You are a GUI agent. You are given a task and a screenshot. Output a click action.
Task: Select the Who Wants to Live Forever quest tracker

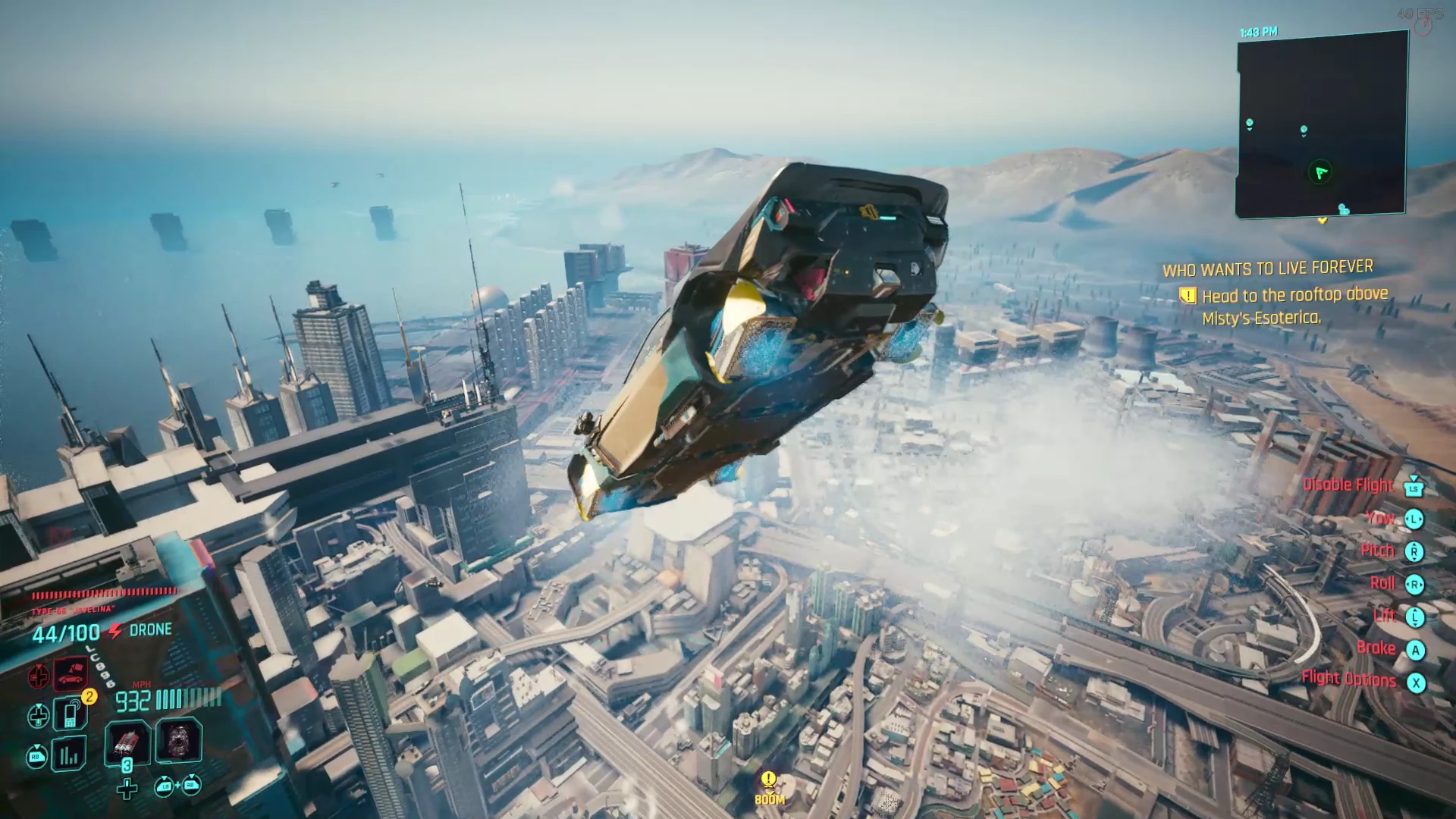point(1267,268)
